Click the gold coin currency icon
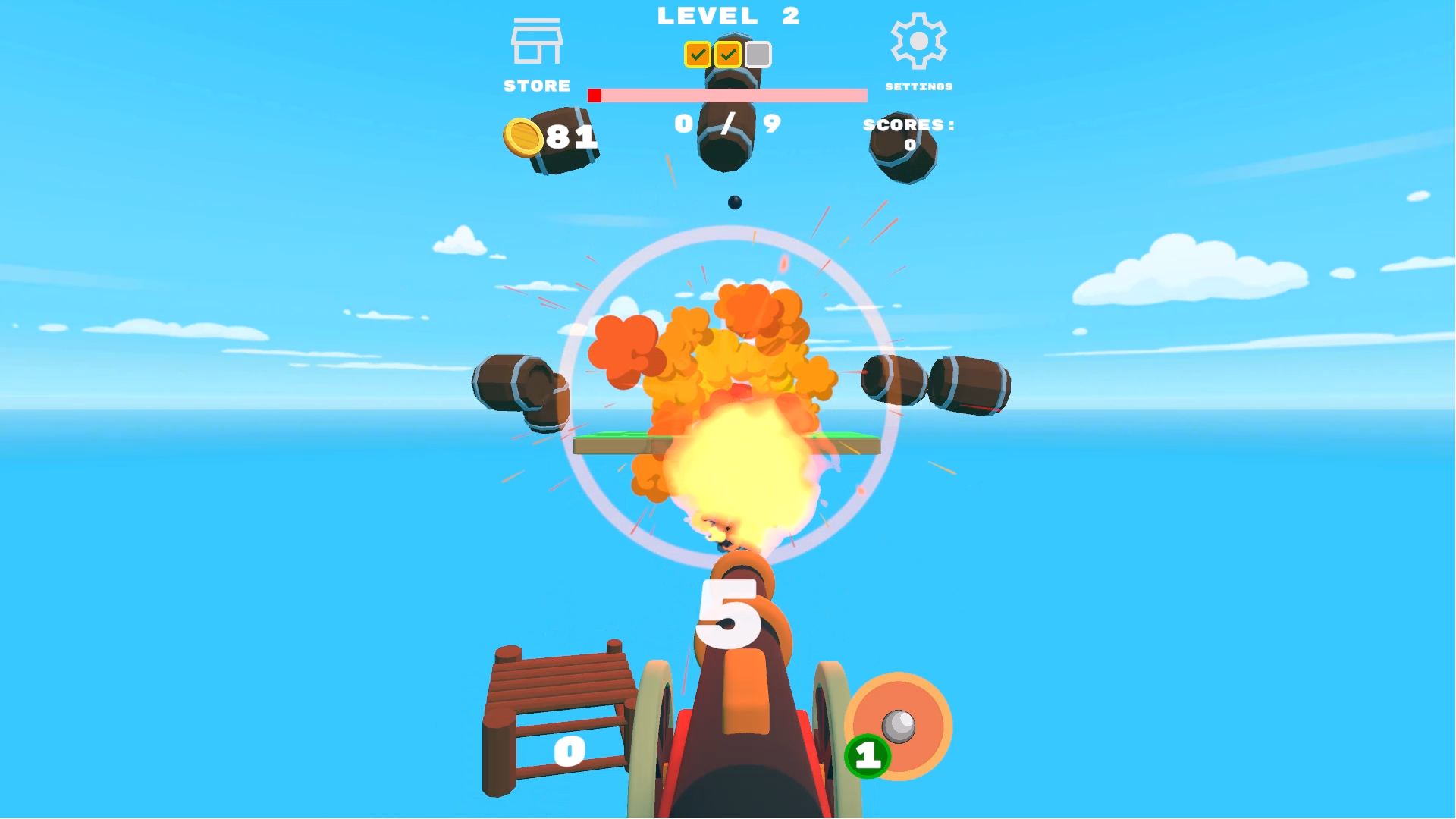 [522, 136]
